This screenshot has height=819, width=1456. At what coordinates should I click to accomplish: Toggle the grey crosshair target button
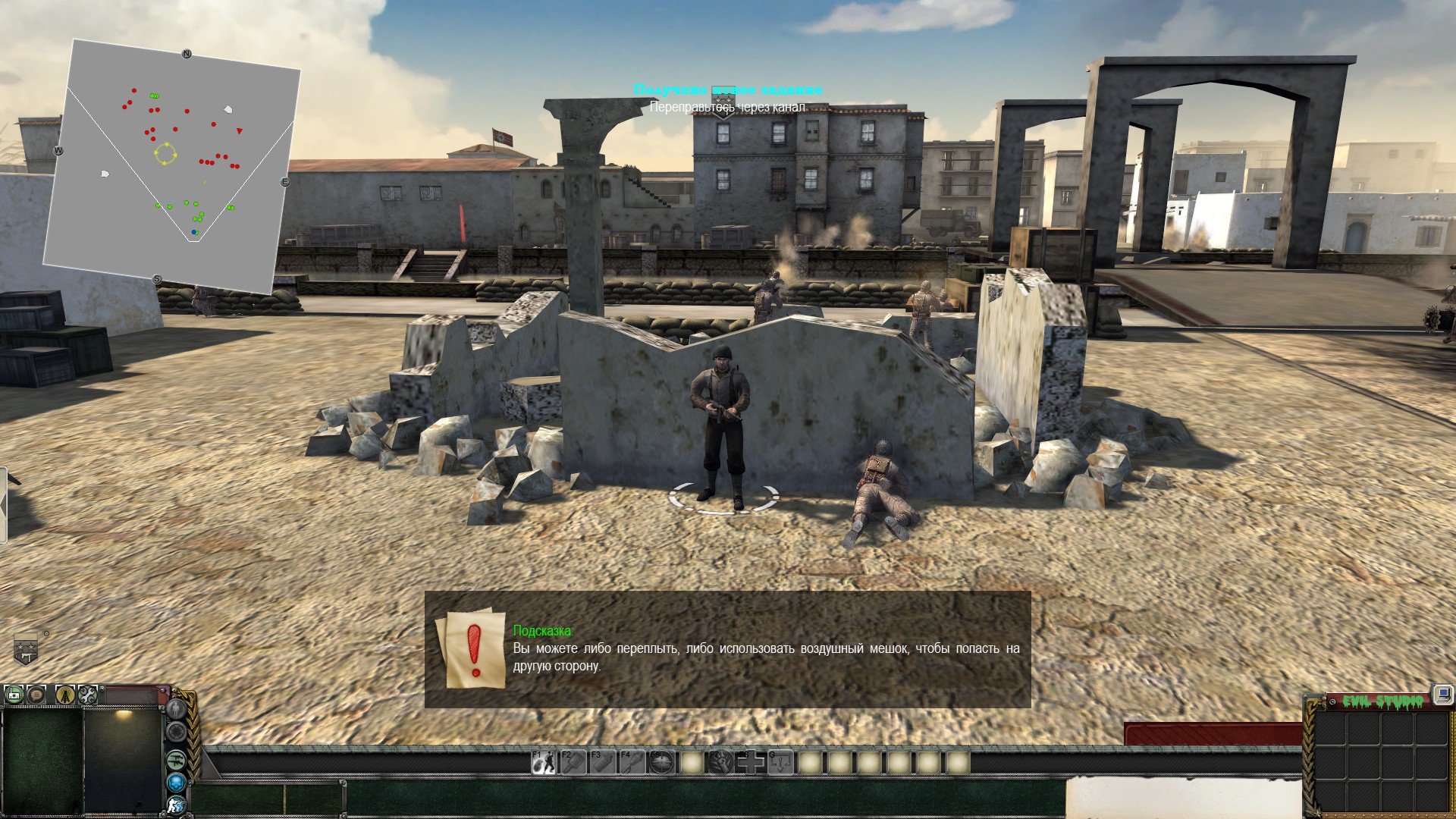click(x=176, y=732)
